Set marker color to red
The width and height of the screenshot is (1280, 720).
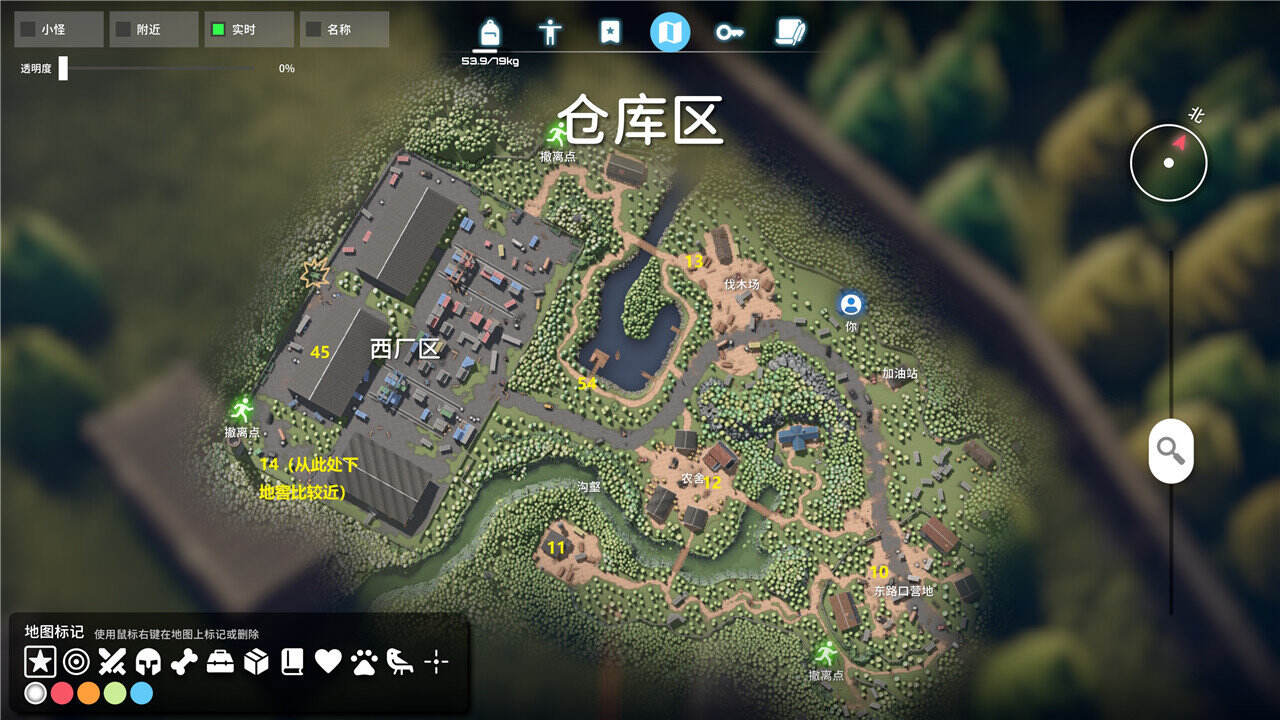tap(62, 693)
